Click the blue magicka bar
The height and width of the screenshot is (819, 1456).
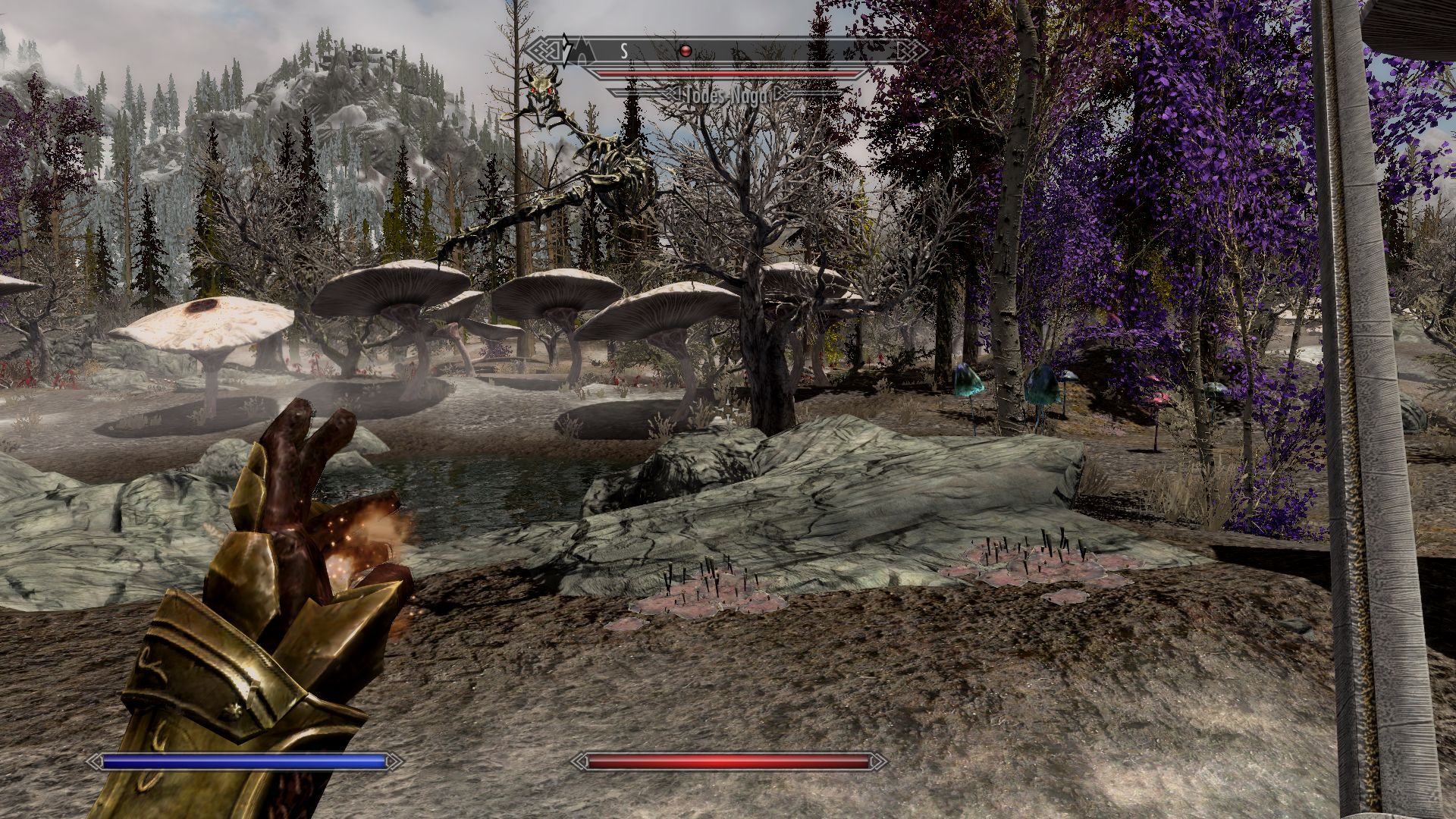243,758
